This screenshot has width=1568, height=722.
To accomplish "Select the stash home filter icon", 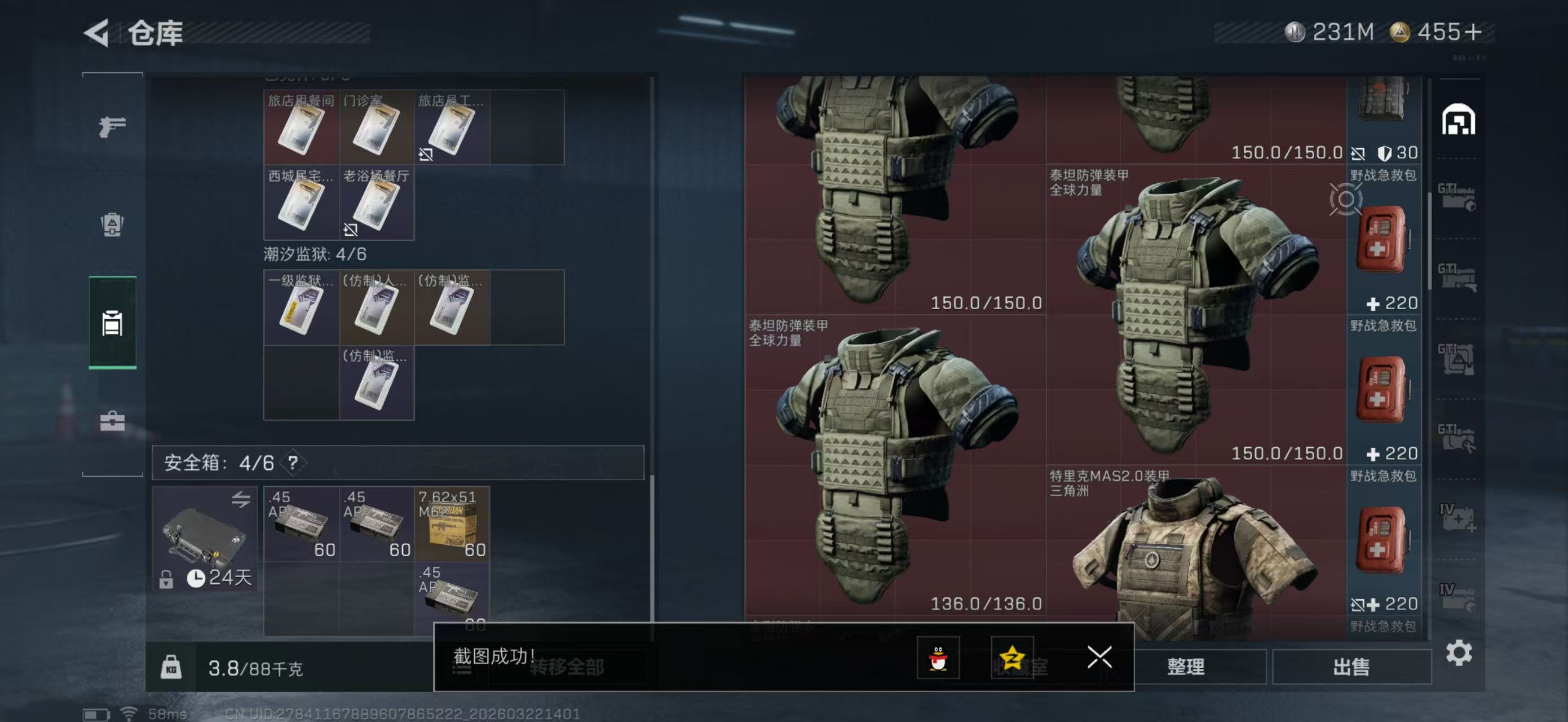I will (1458, 120).
